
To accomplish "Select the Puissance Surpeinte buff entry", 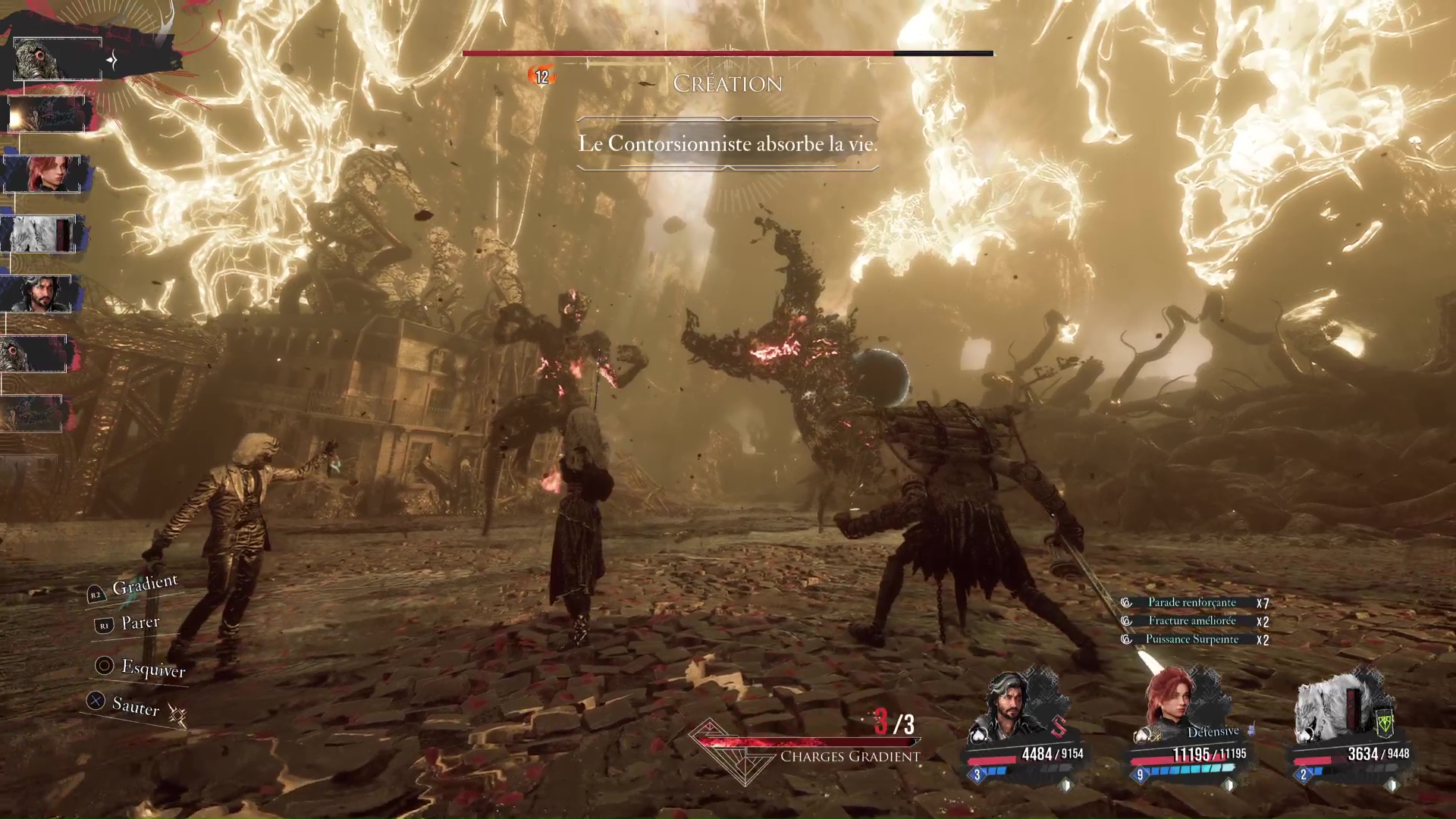I will [x=1191, y=639].
